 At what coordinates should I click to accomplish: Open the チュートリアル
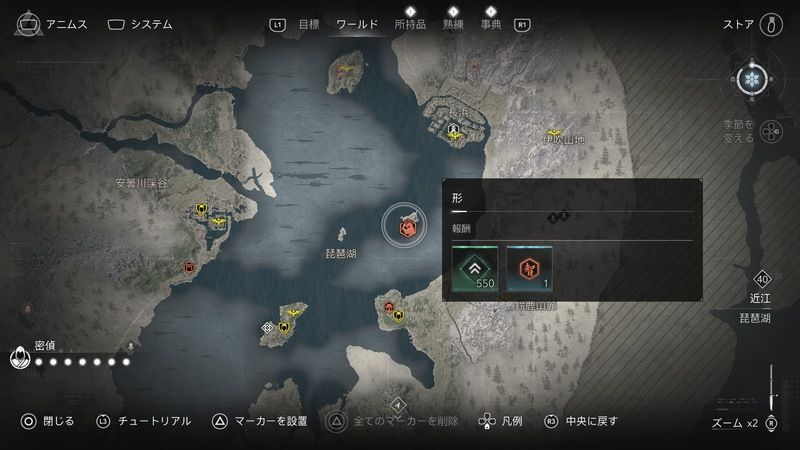(143, 421)
